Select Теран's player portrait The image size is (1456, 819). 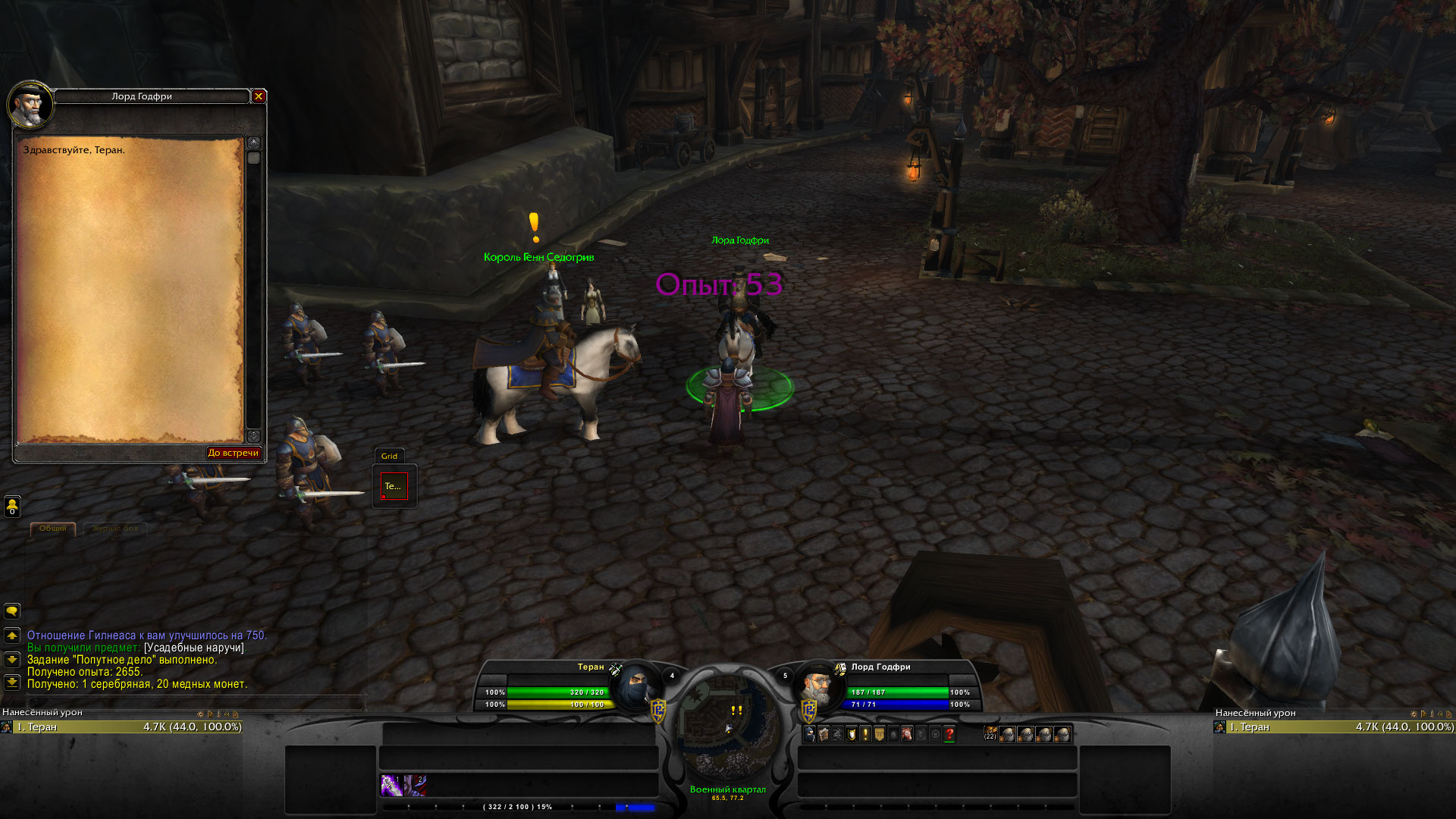637,688
